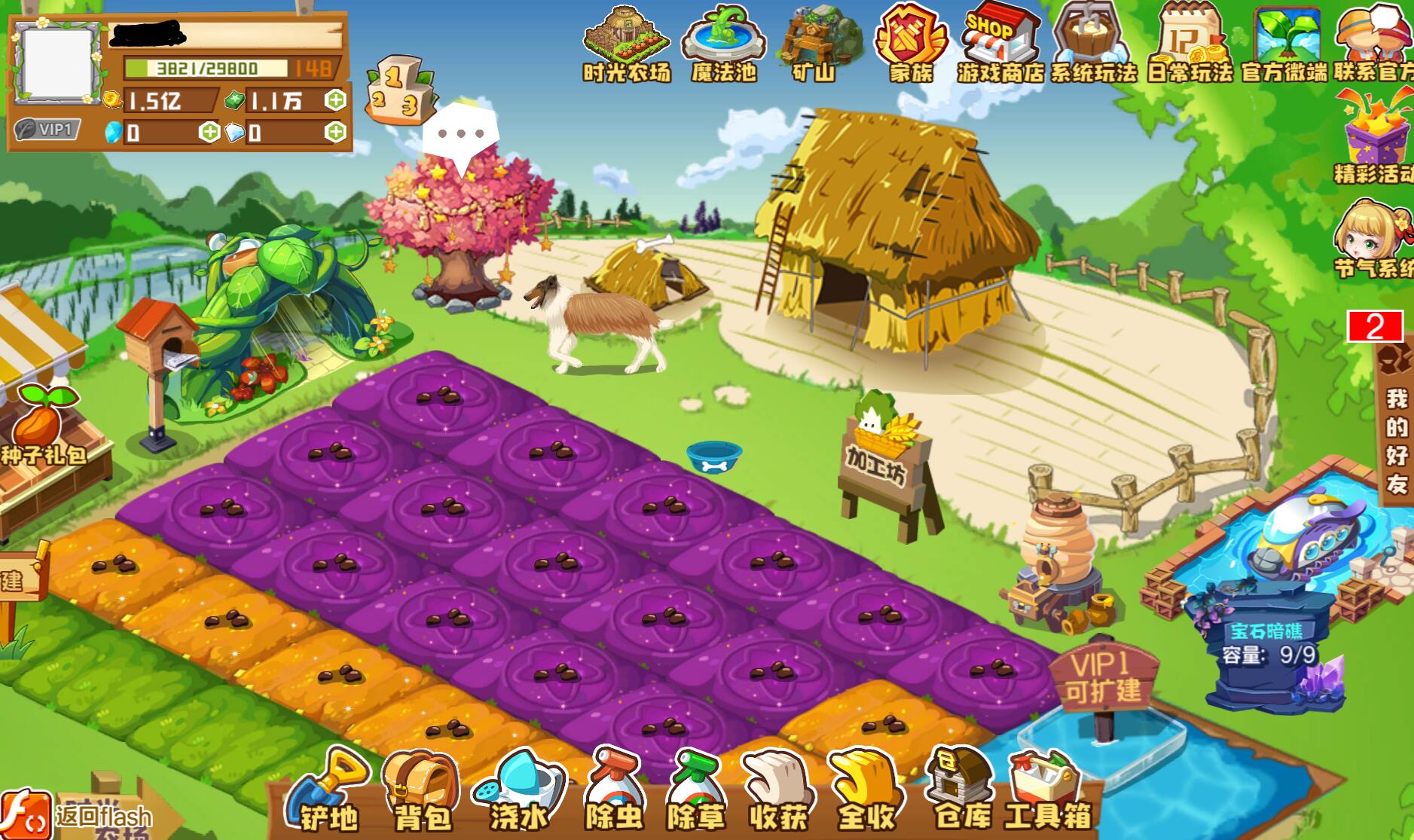Open the 节气系统 solar term system
This screenshot has height=840, width=1414.
(x=1373, y=239)
